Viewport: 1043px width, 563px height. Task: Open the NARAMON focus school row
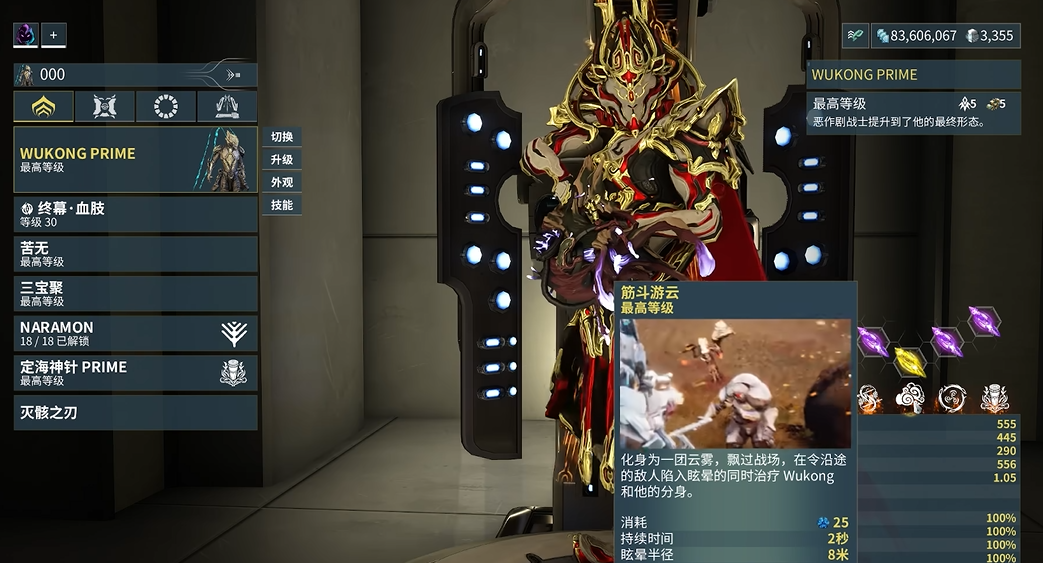[x=135, y=334]
